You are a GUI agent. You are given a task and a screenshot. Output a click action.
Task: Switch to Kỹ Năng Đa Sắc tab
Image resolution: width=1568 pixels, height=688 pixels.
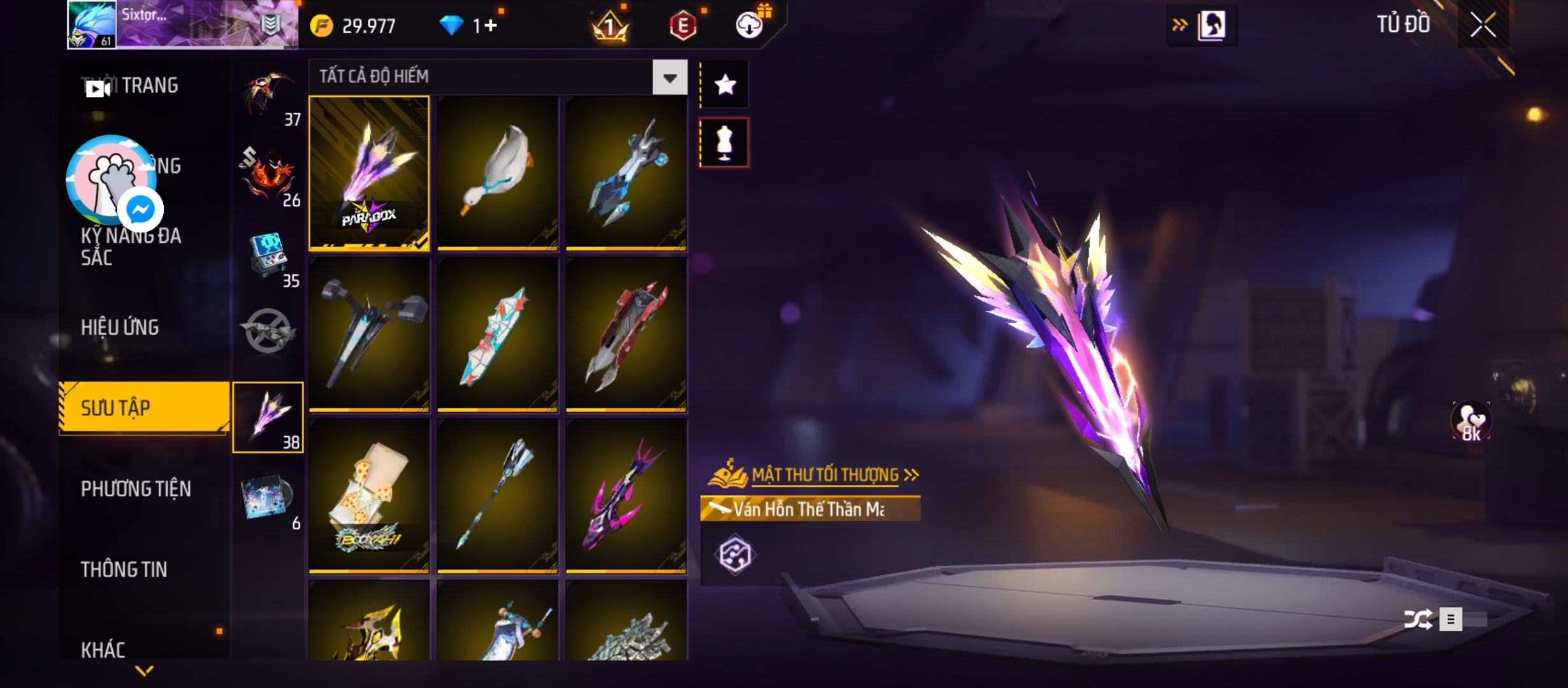pyautogui.click(x=131, y=247)
